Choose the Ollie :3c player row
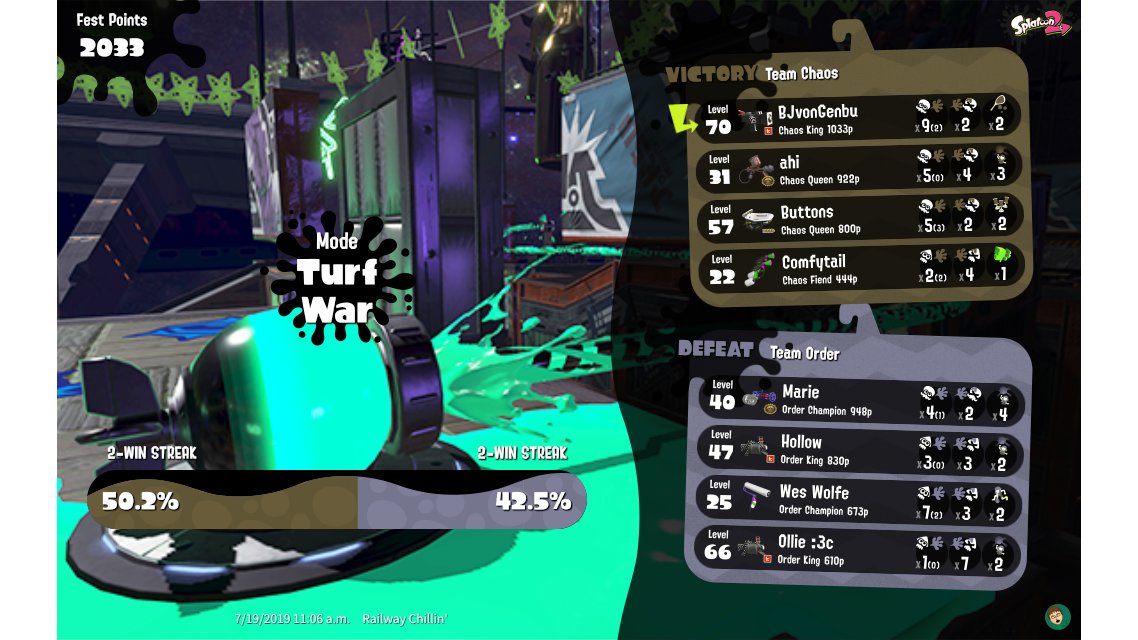Screen dimensions: 1138x640 point(860,549)
